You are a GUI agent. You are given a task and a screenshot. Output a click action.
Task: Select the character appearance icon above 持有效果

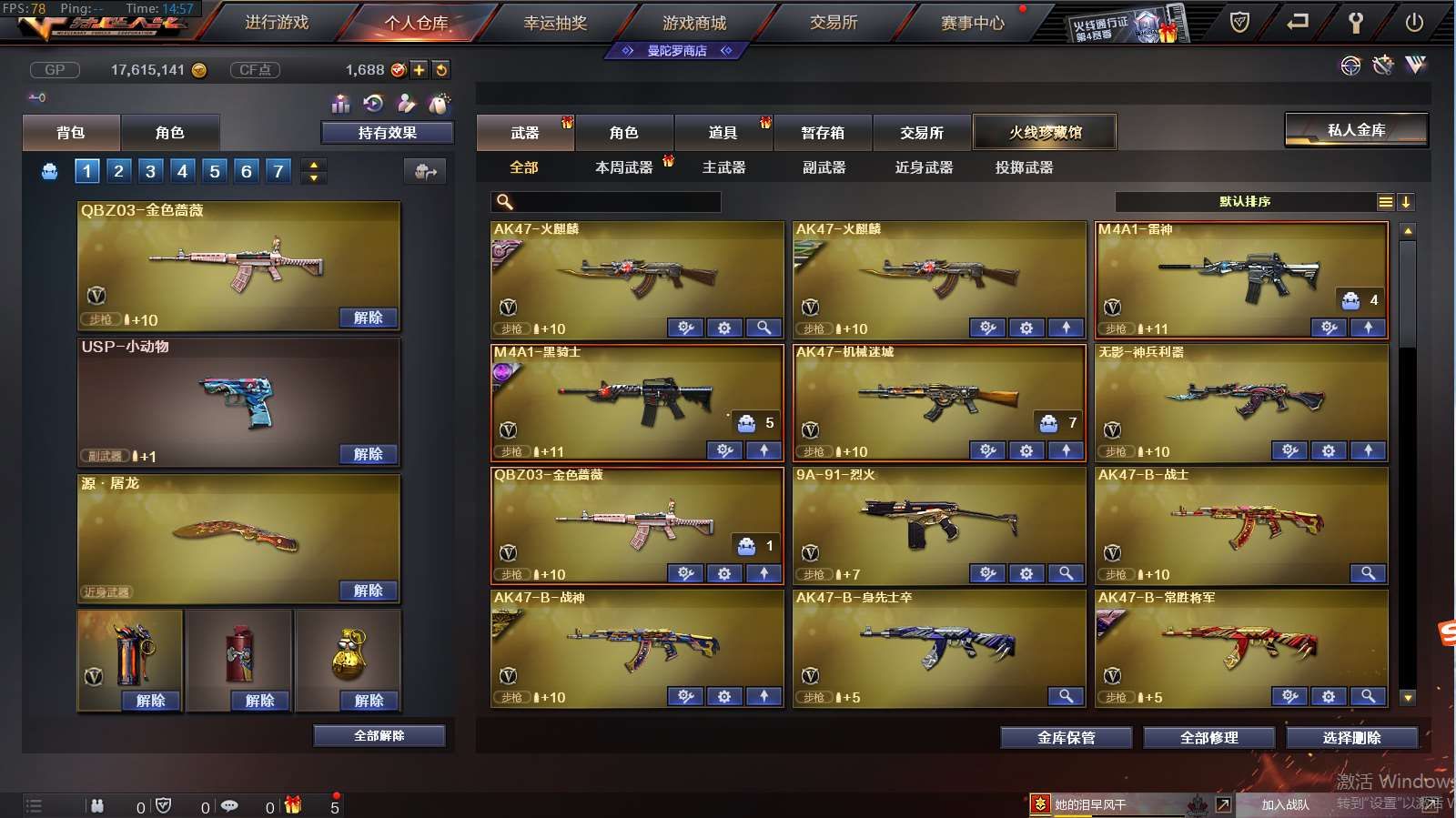406,104
